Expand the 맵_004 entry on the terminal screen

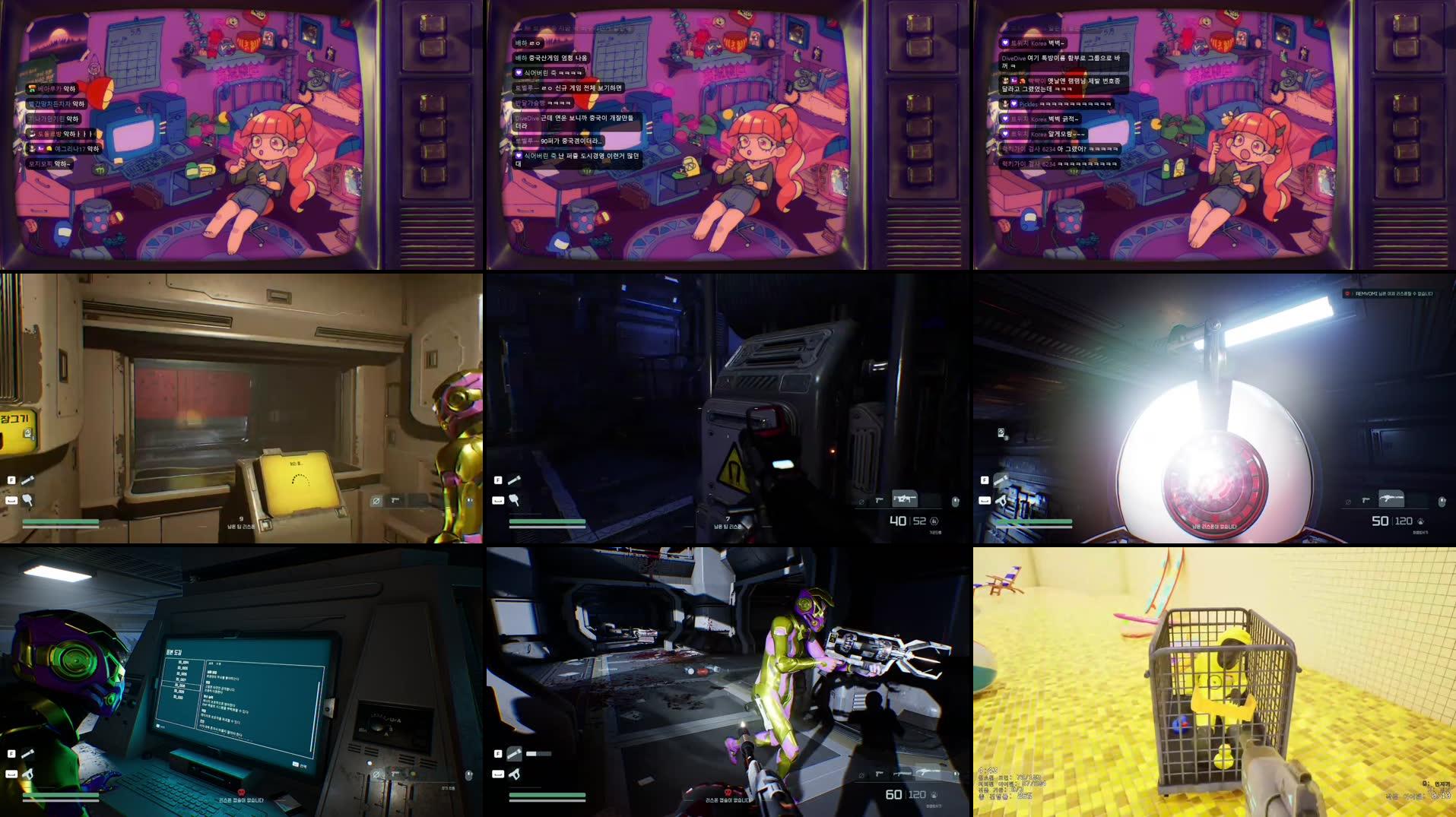pos(183,662)
